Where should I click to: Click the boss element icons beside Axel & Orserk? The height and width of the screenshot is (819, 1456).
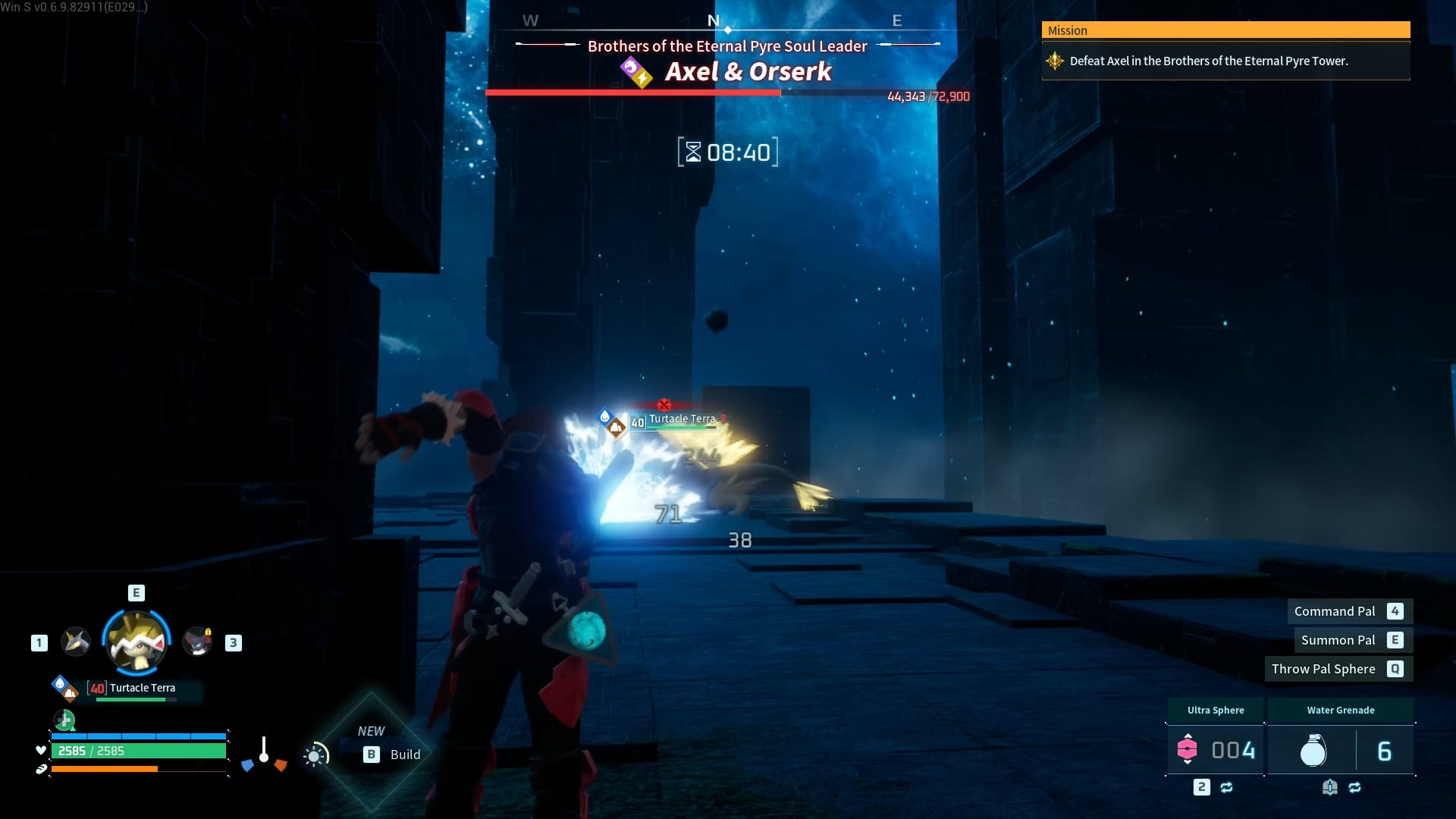pos(635,73)
